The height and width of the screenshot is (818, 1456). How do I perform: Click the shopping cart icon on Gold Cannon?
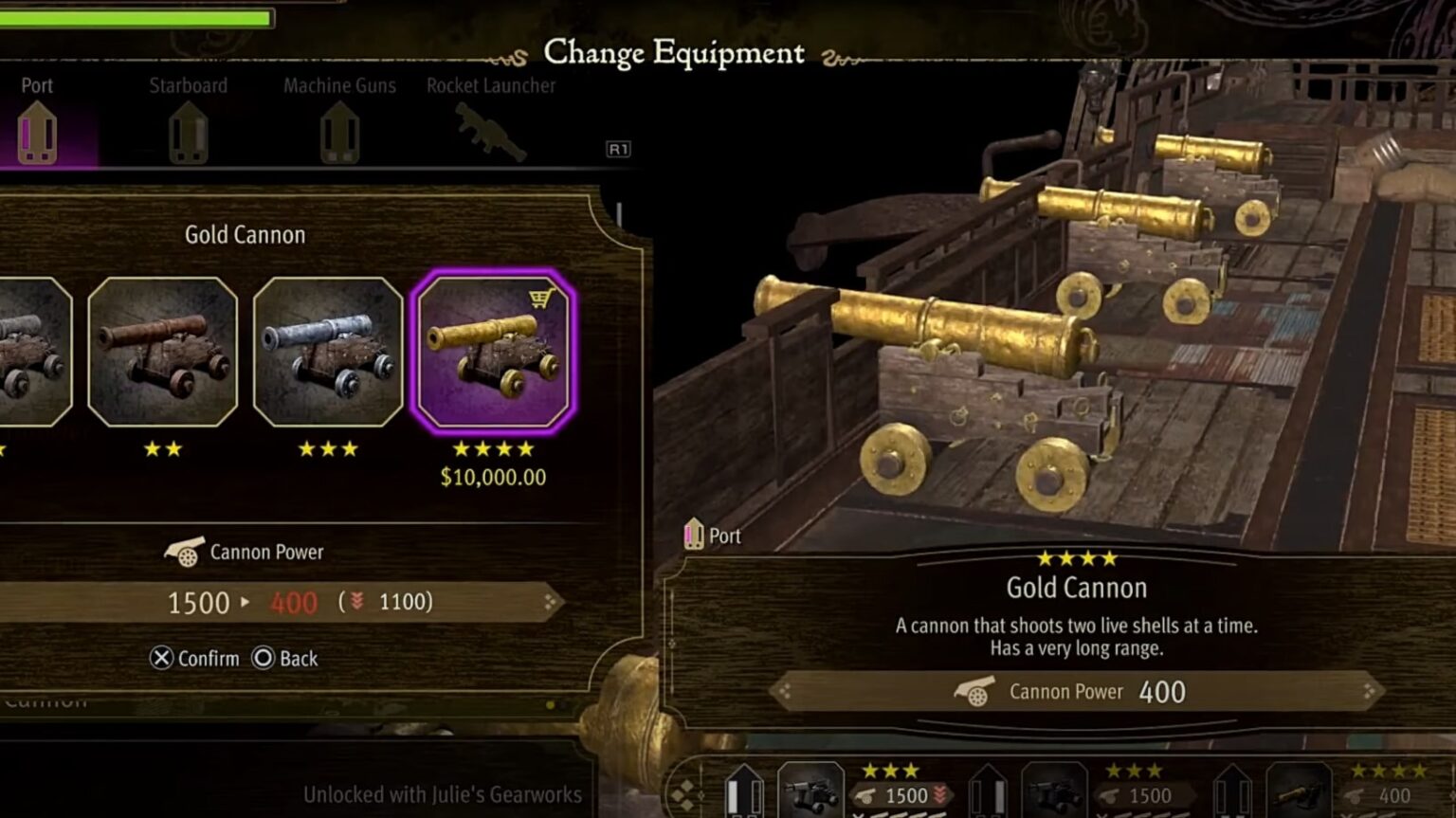[542, 297]
